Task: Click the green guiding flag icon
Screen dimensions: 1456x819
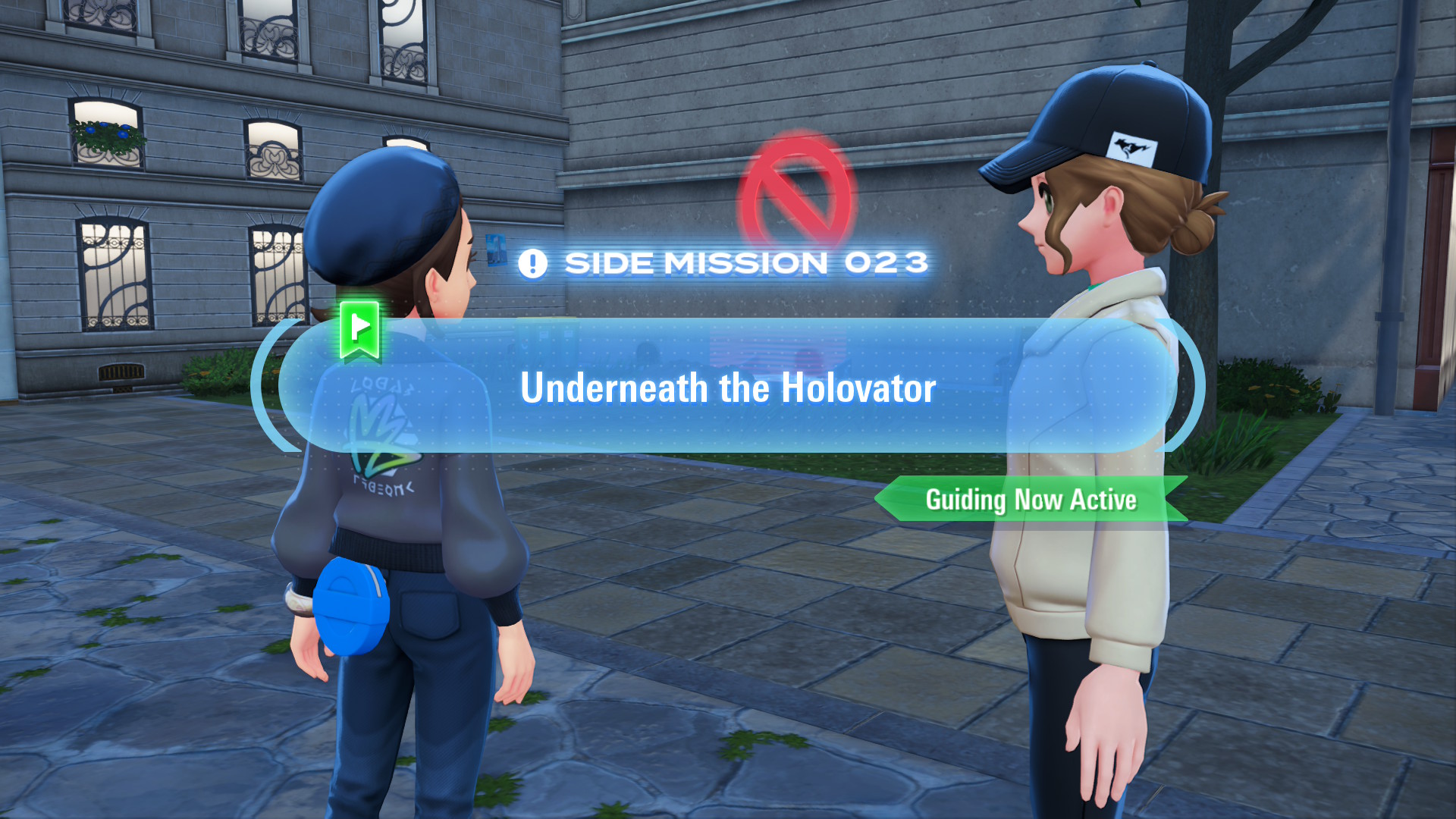Action: click(359, 328)
